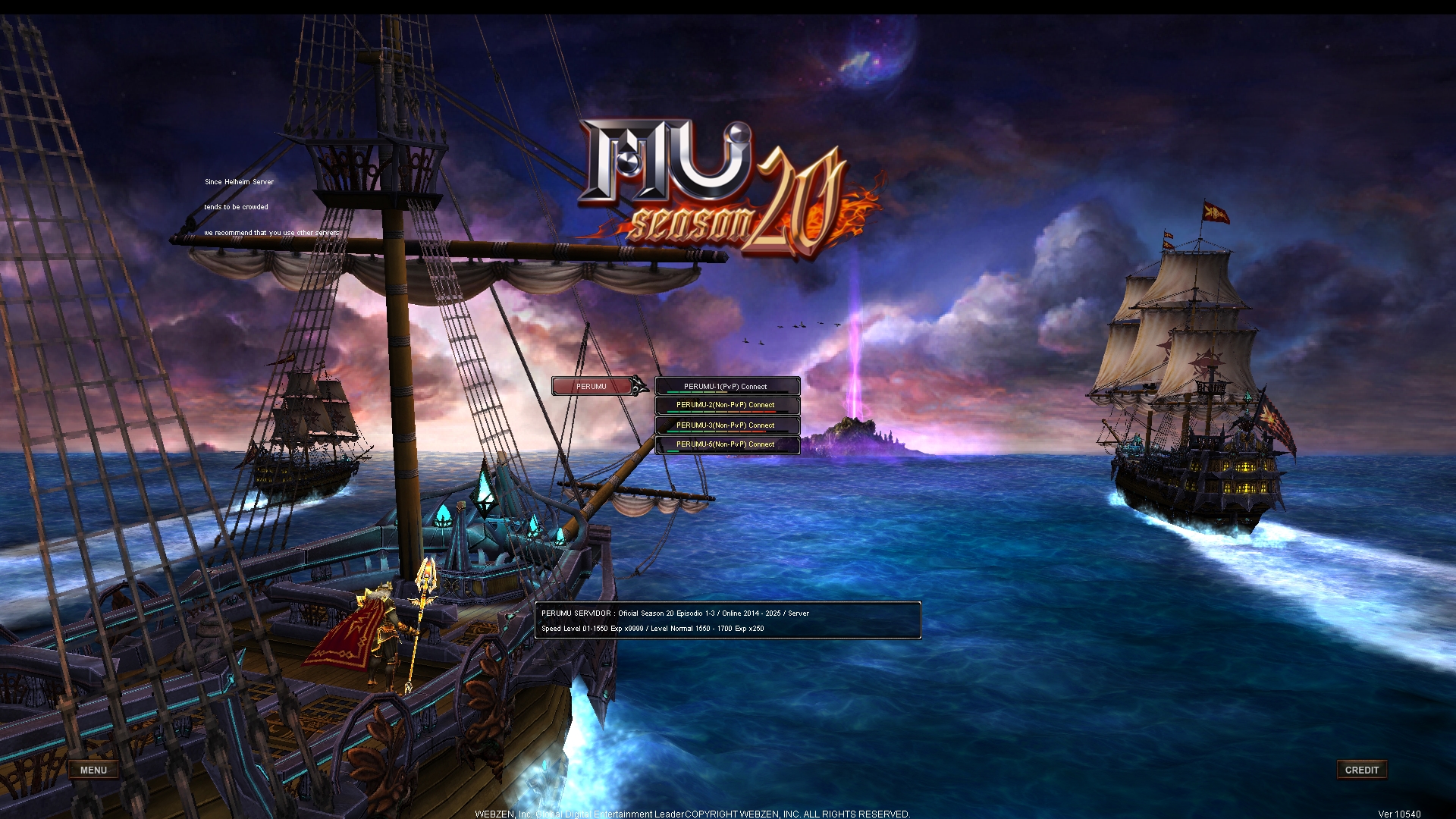Choose the PERUMU-2(Non-PvP) server

pos(726,406)
